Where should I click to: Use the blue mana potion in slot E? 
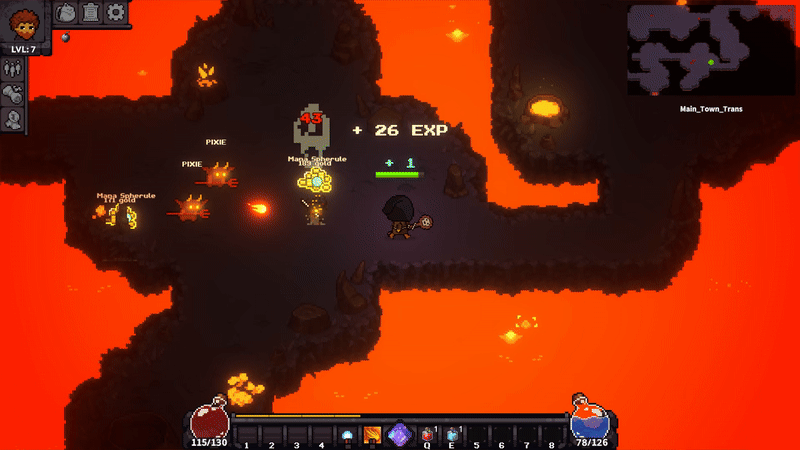(452, 435)
